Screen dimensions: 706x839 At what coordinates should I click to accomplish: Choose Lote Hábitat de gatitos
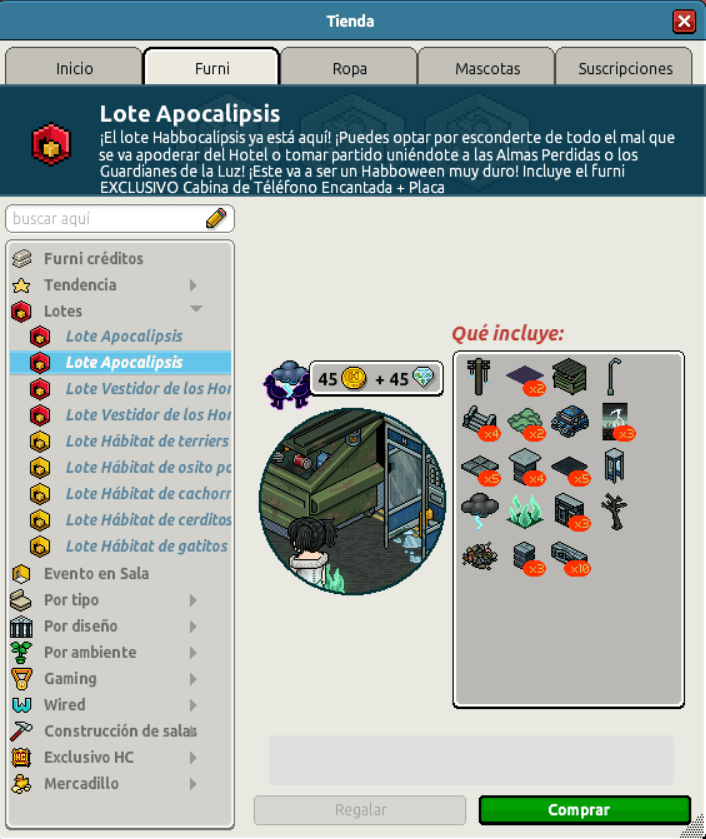pyautogui.click(x=146, y=546)
